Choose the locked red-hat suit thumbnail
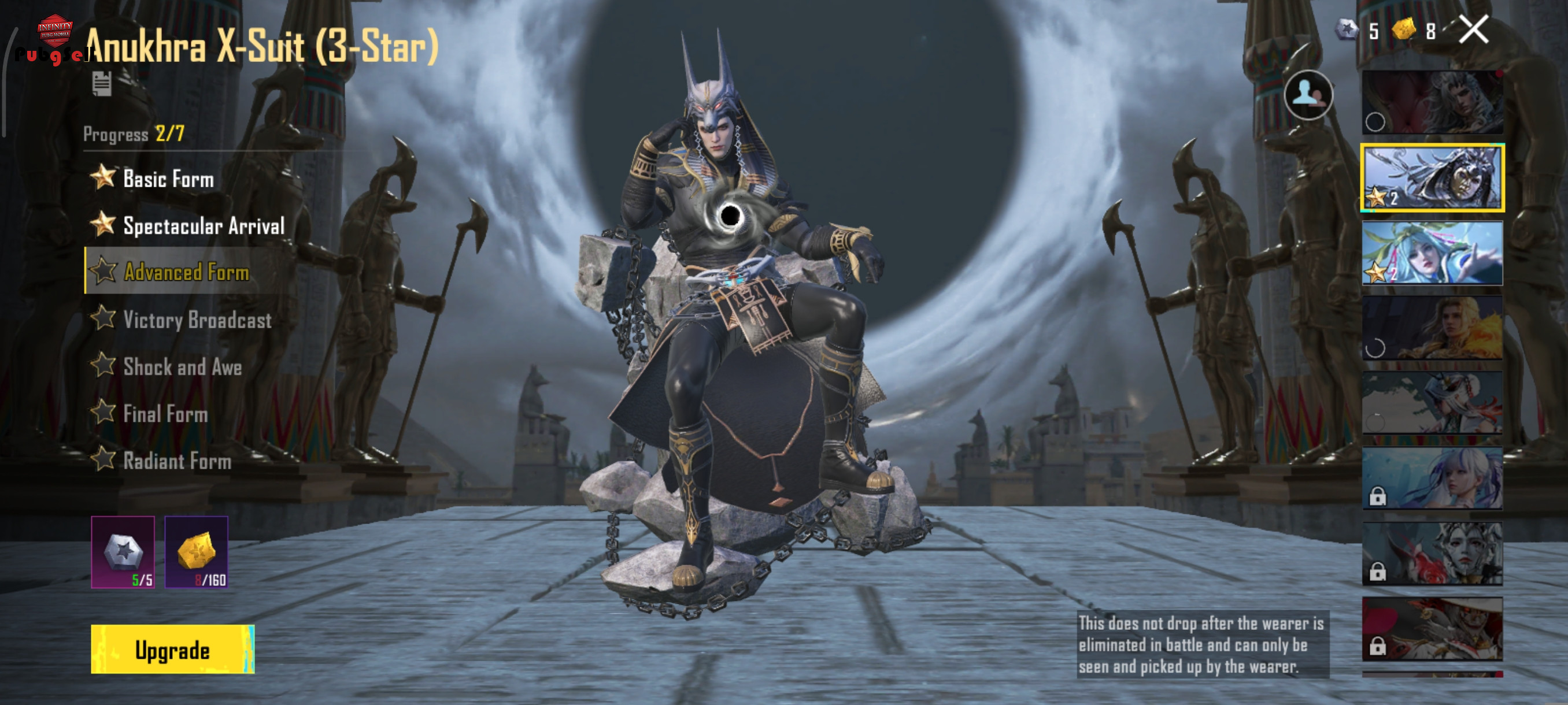The image size is (1568, 705). 1432,628
